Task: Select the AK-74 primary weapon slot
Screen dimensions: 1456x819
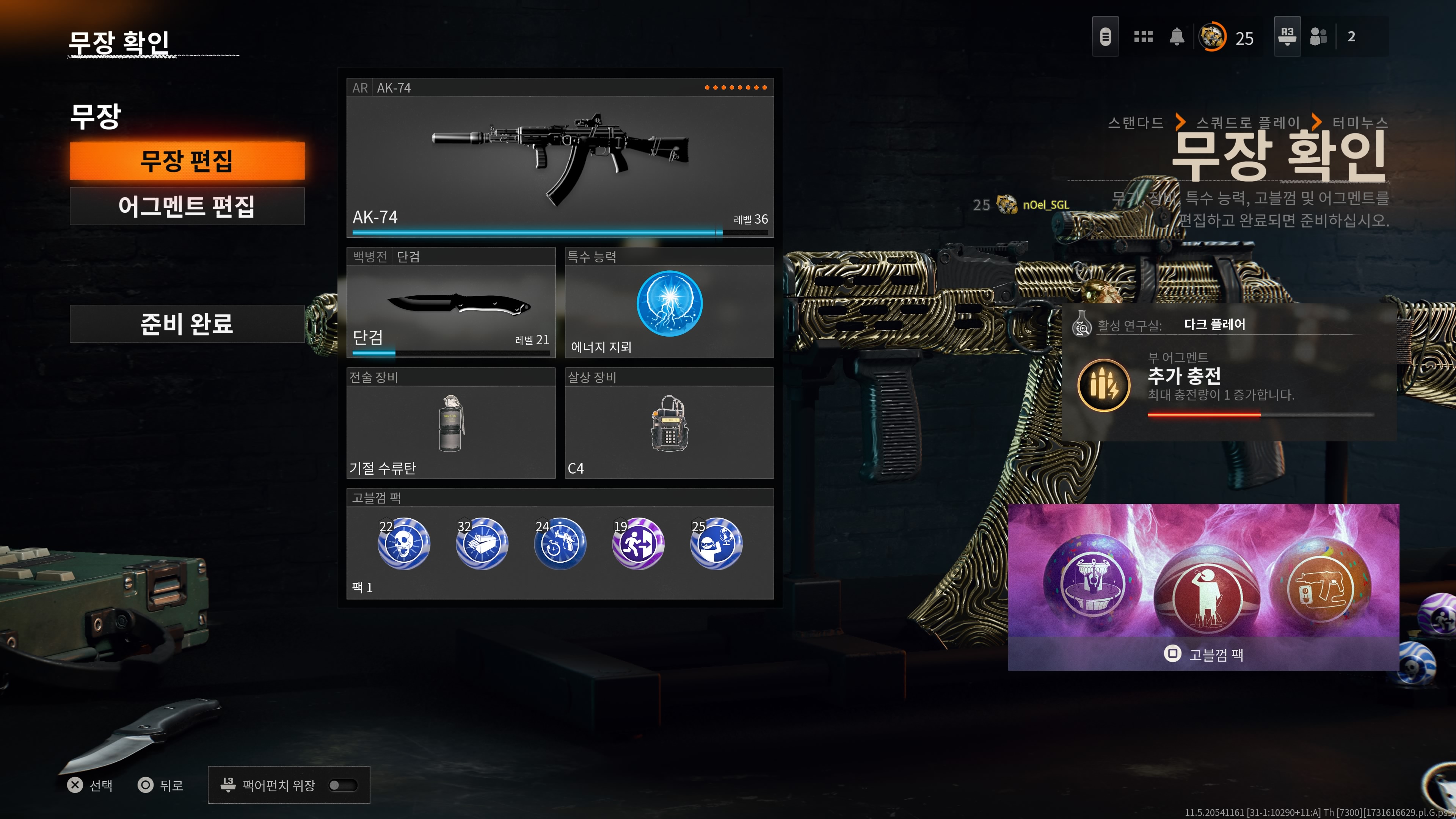Action: click(560, 158)
